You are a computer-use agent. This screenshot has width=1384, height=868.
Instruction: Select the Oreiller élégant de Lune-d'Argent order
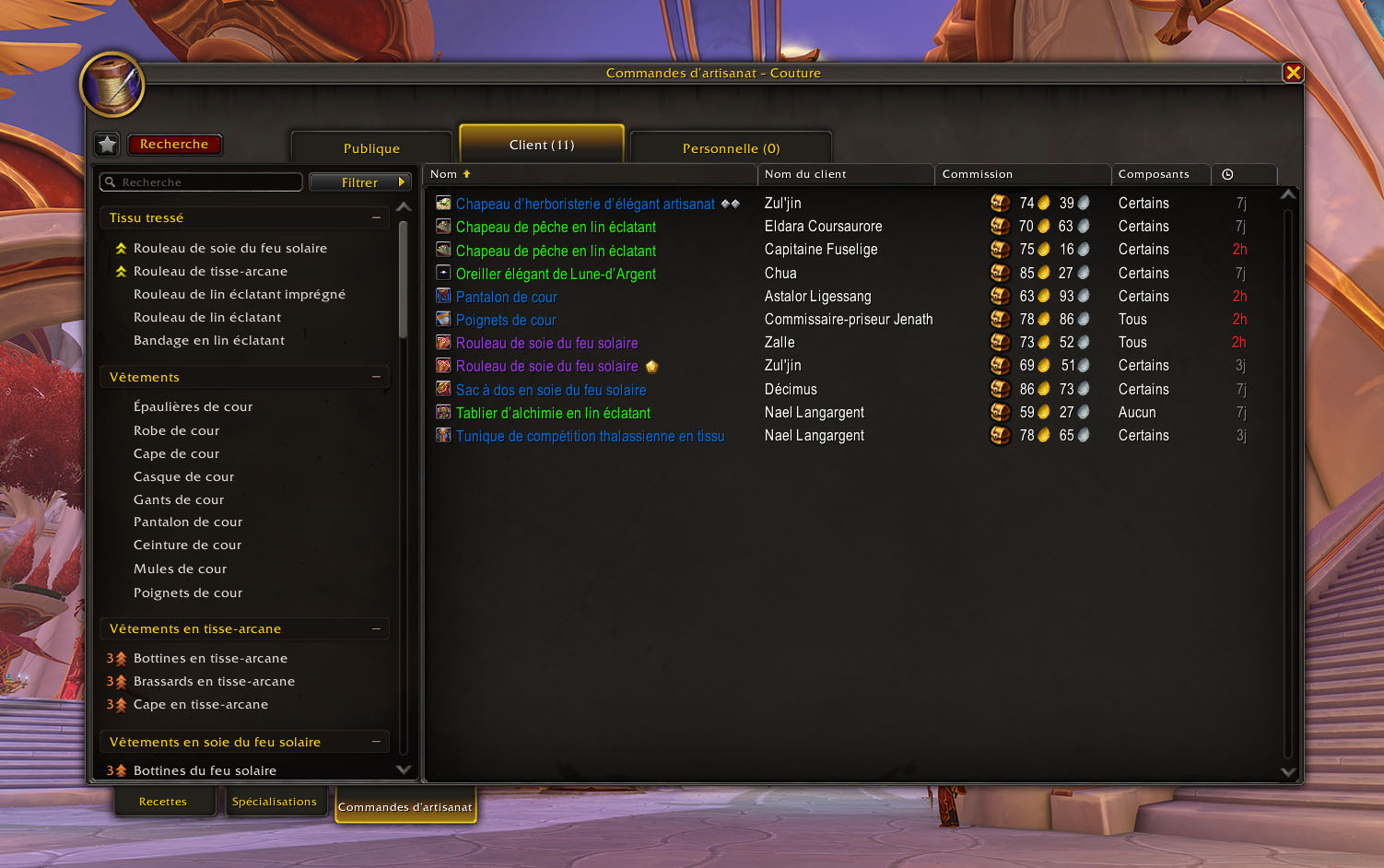[x=556, y=274]
